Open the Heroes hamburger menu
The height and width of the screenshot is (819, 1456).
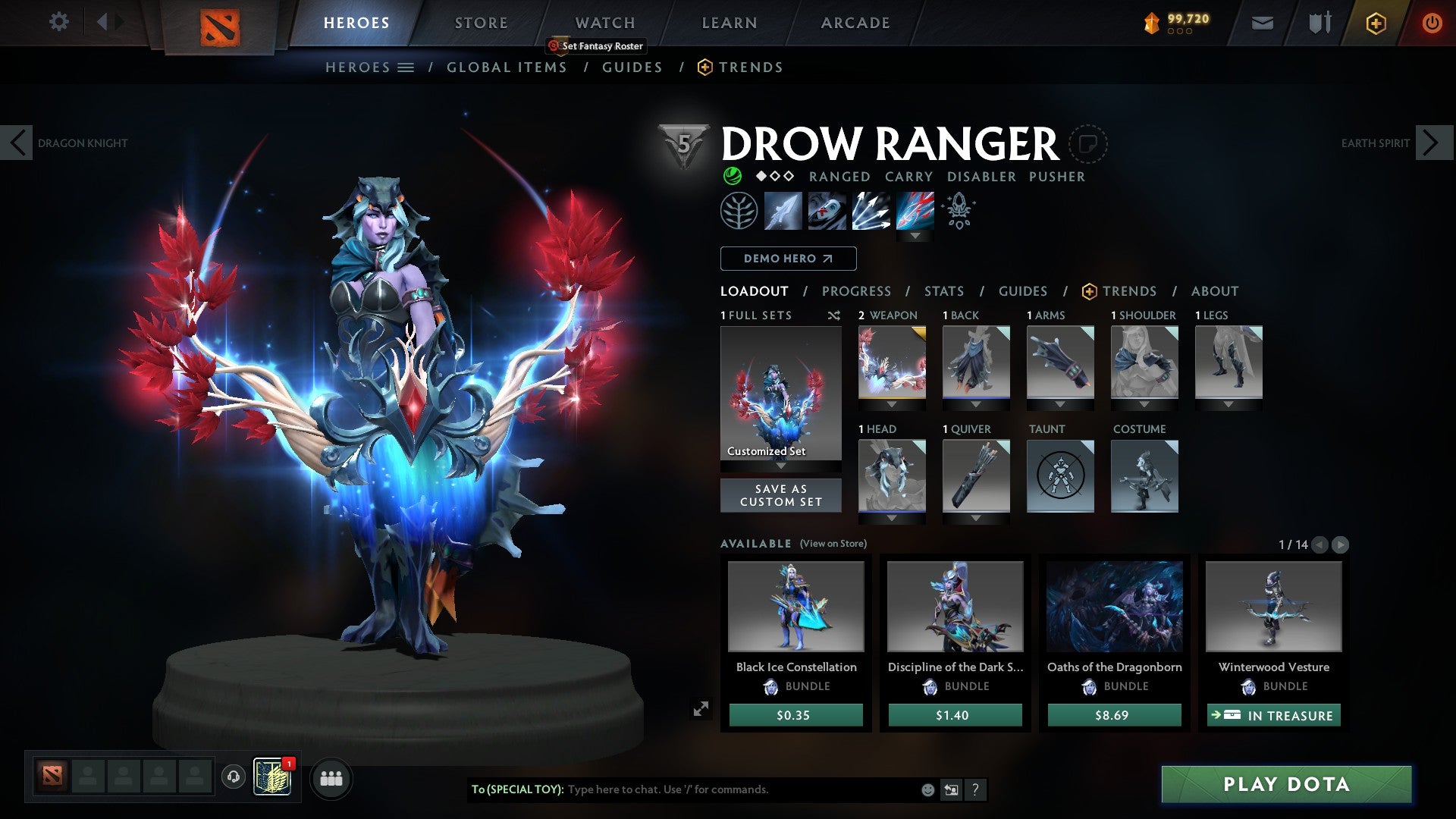[407, 67]
